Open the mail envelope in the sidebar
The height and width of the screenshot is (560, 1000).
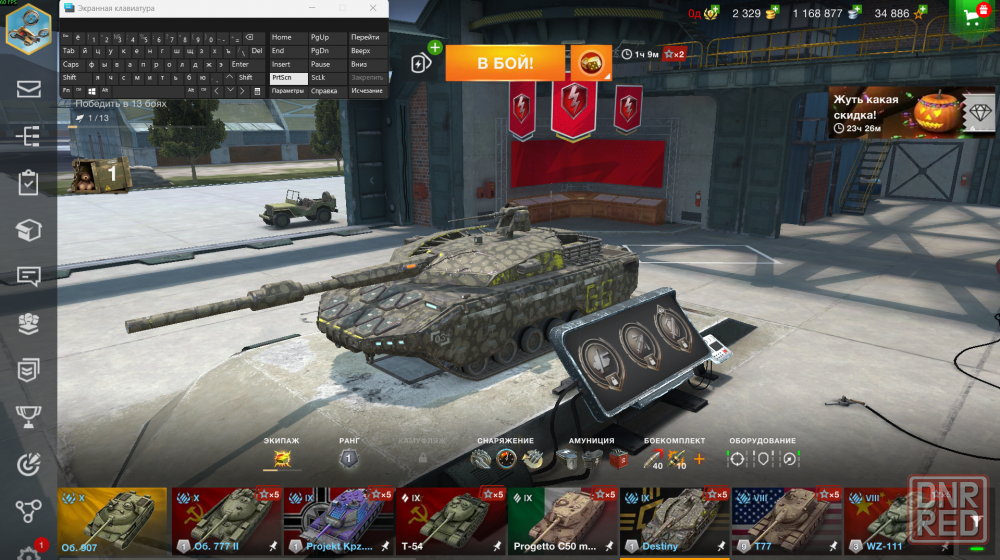(x=28, y=88)
